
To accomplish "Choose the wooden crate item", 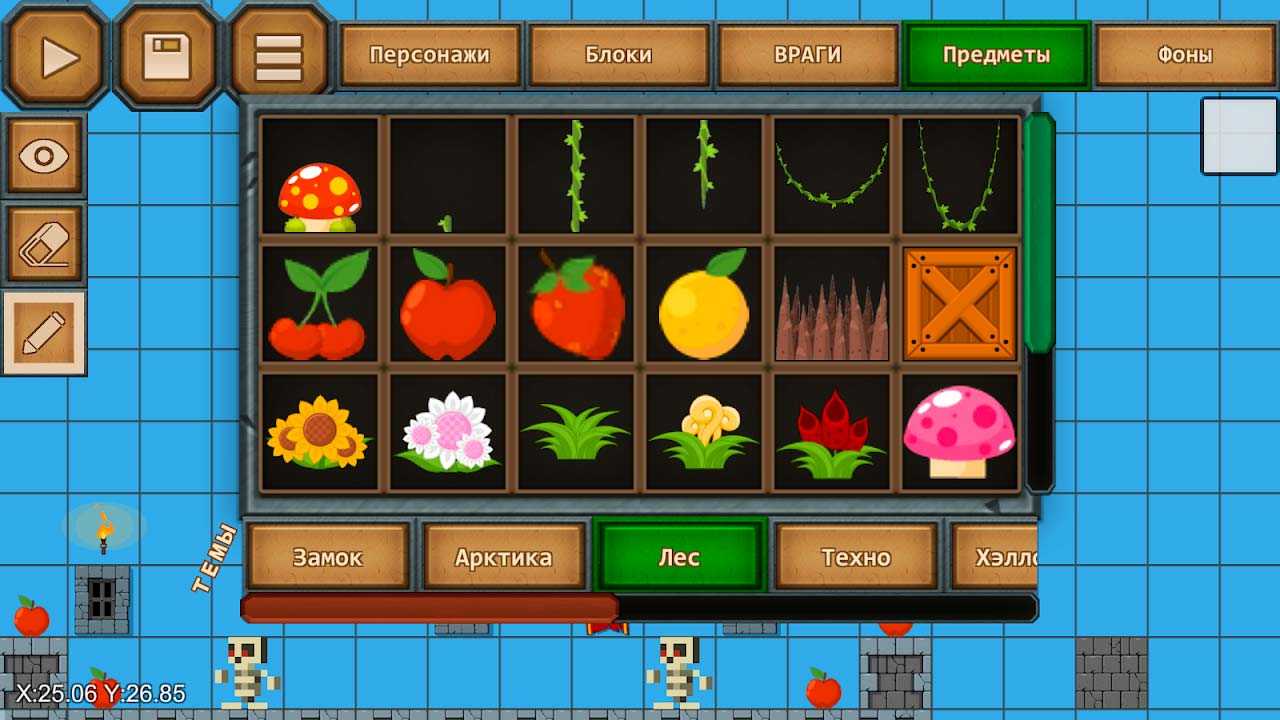I will pyautogui.click(x=960, y=304).
